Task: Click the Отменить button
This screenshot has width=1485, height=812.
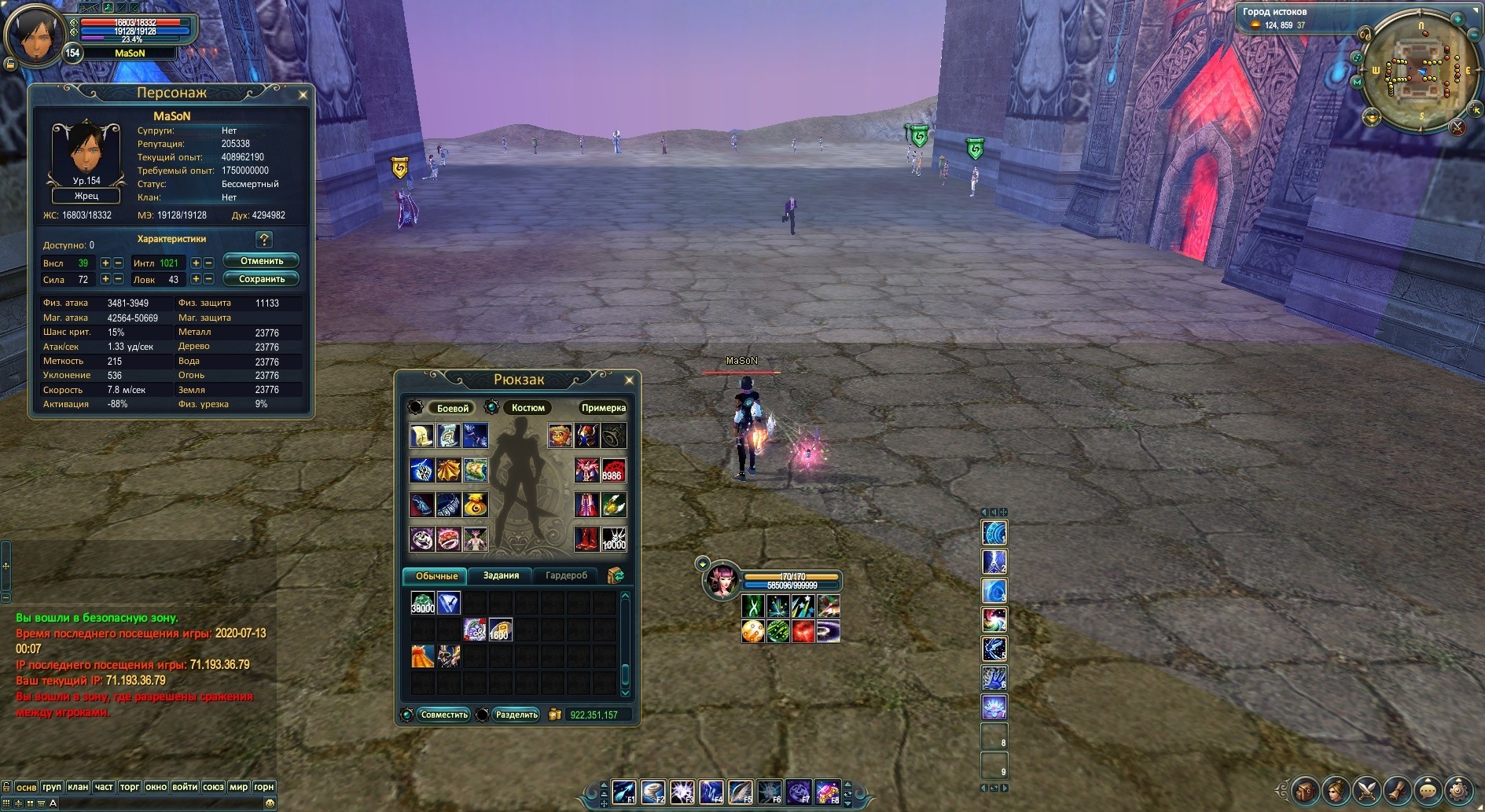Action: point(261,261)
